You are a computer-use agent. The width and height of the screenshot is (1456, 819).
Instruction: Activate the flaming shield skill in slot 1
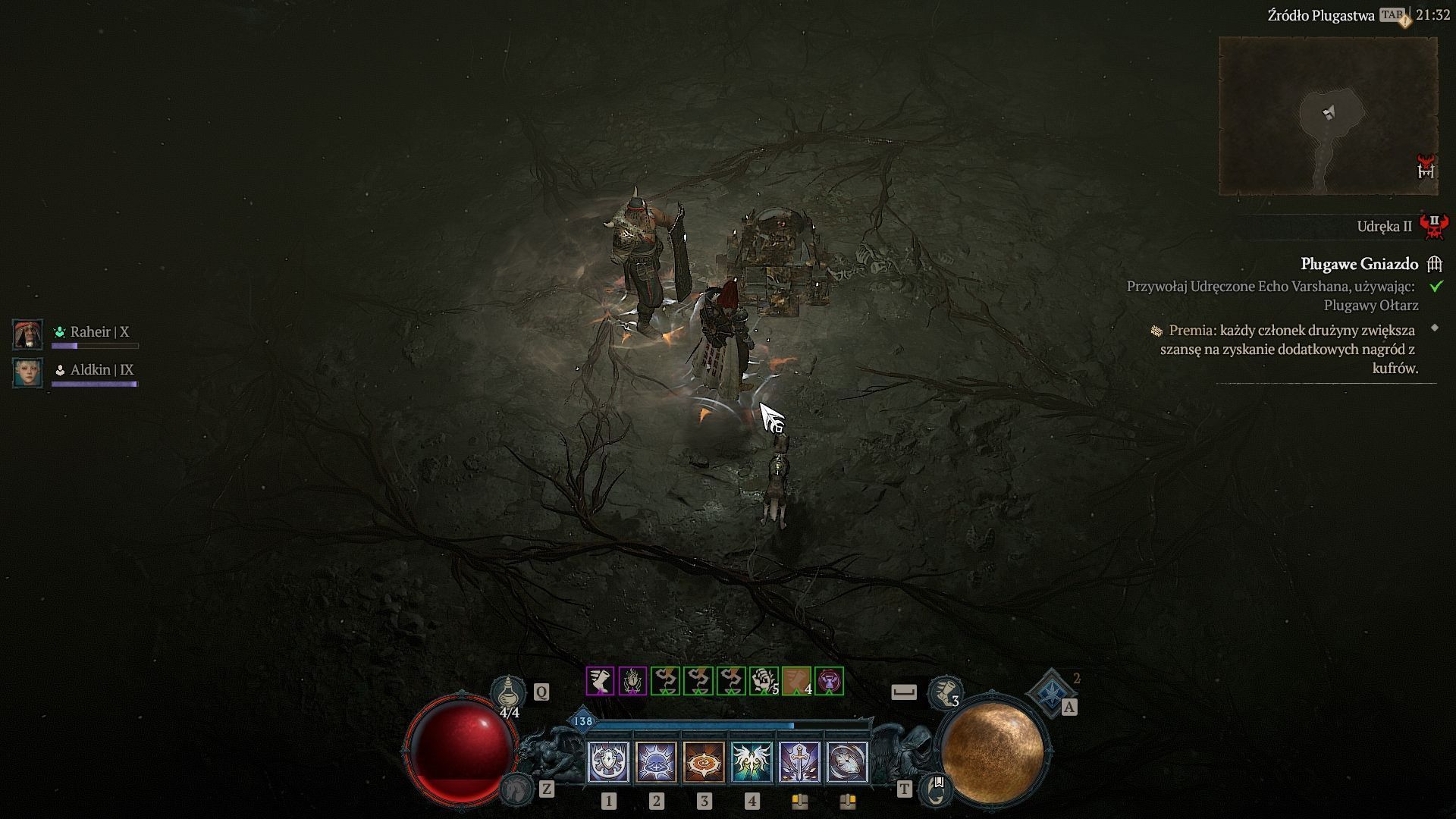tap(608, 761)
